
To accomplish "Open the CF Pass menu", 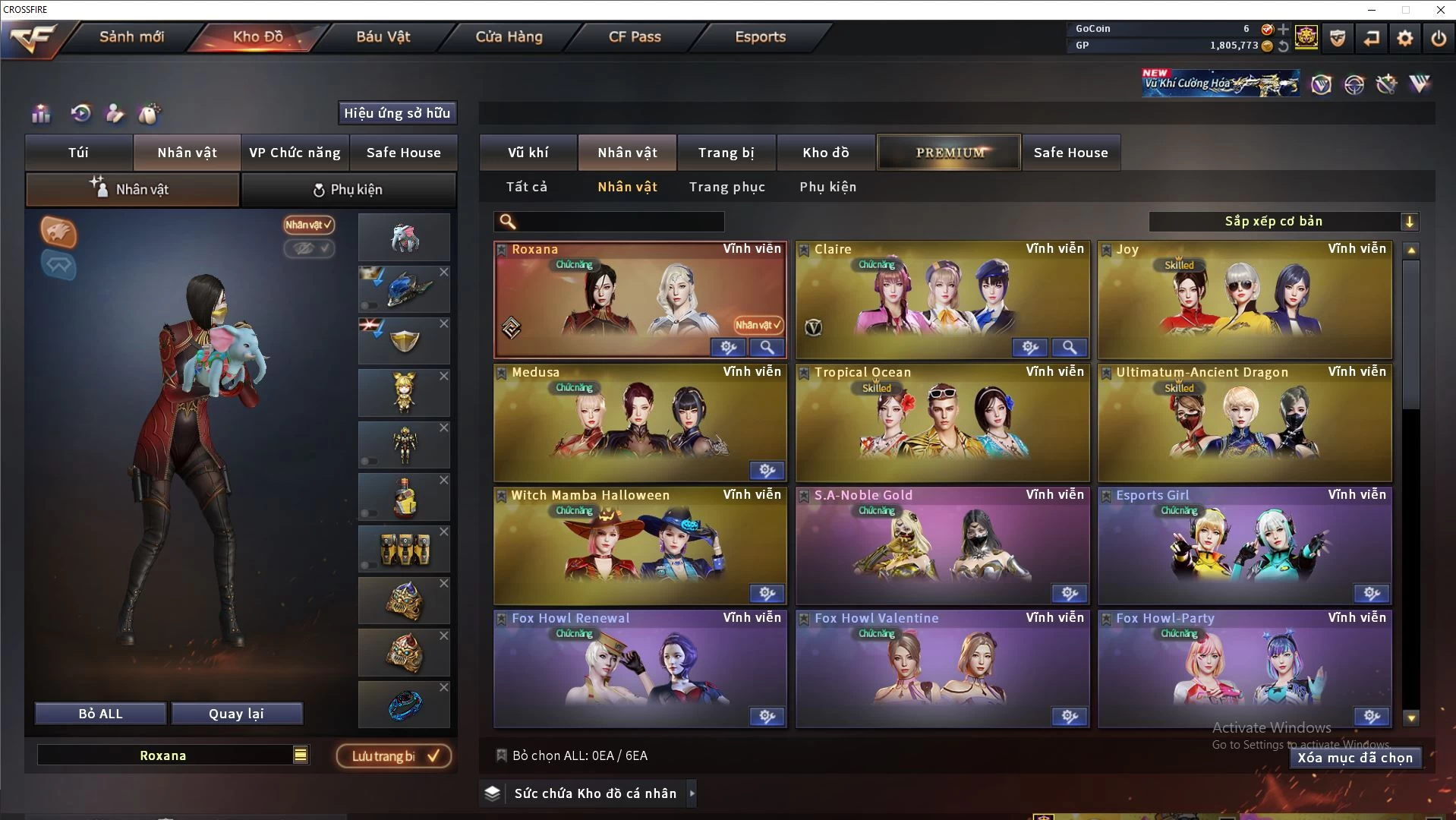I will [635, 36].
